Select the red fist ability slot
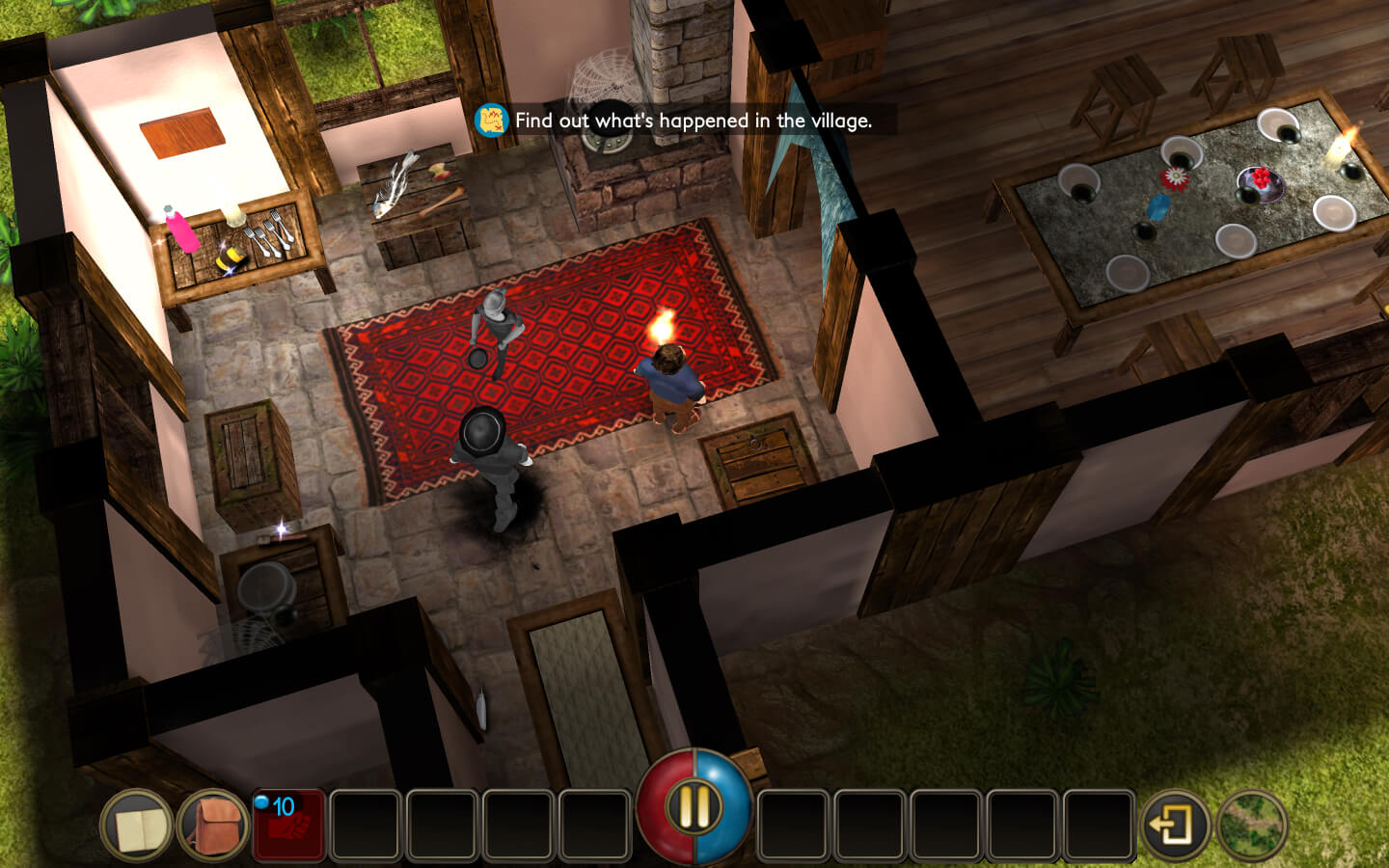The image size is (1389, 868). pos(289,826)
